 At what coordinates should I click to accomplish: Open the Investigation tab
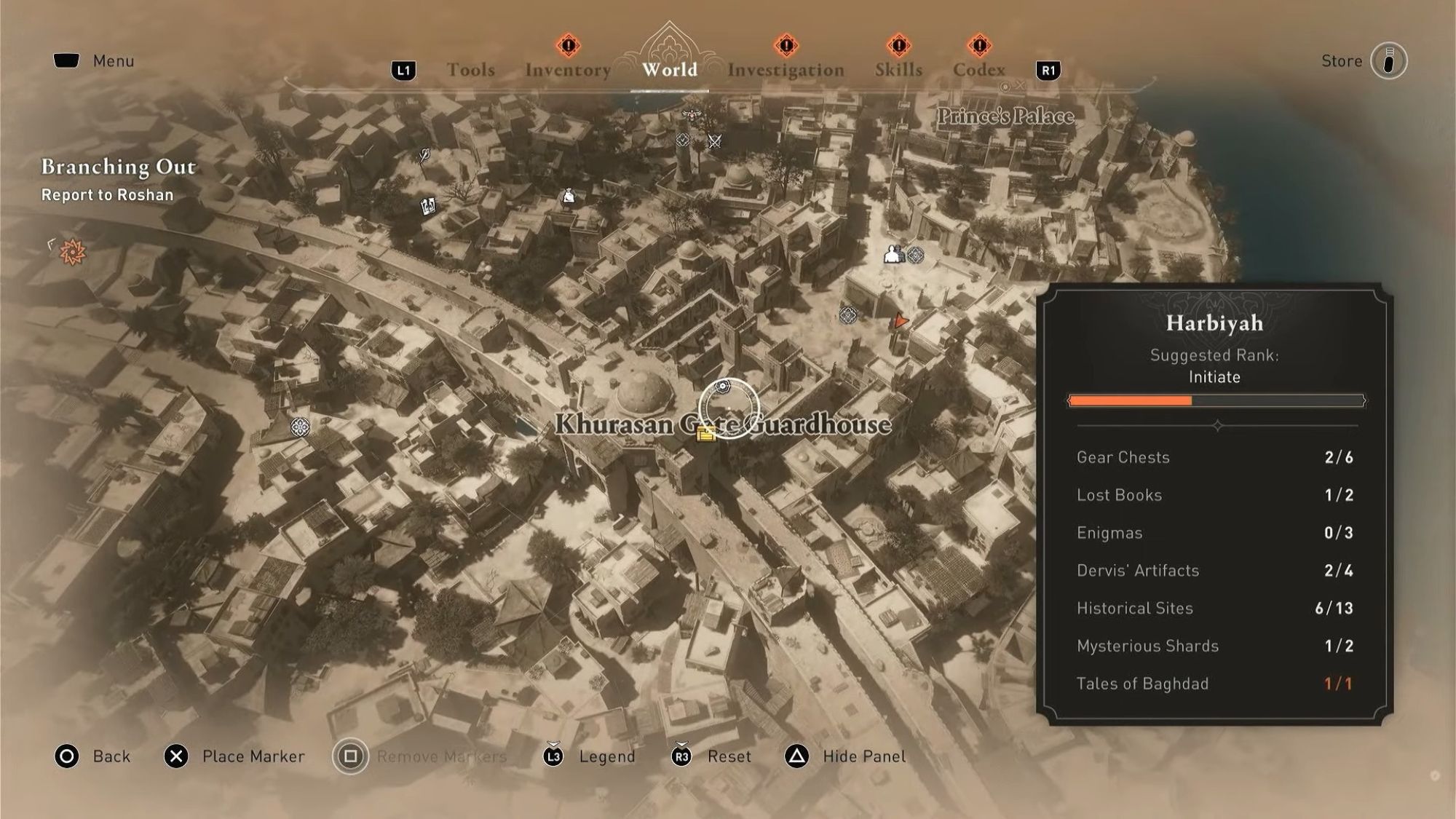(x=788, y=69)
